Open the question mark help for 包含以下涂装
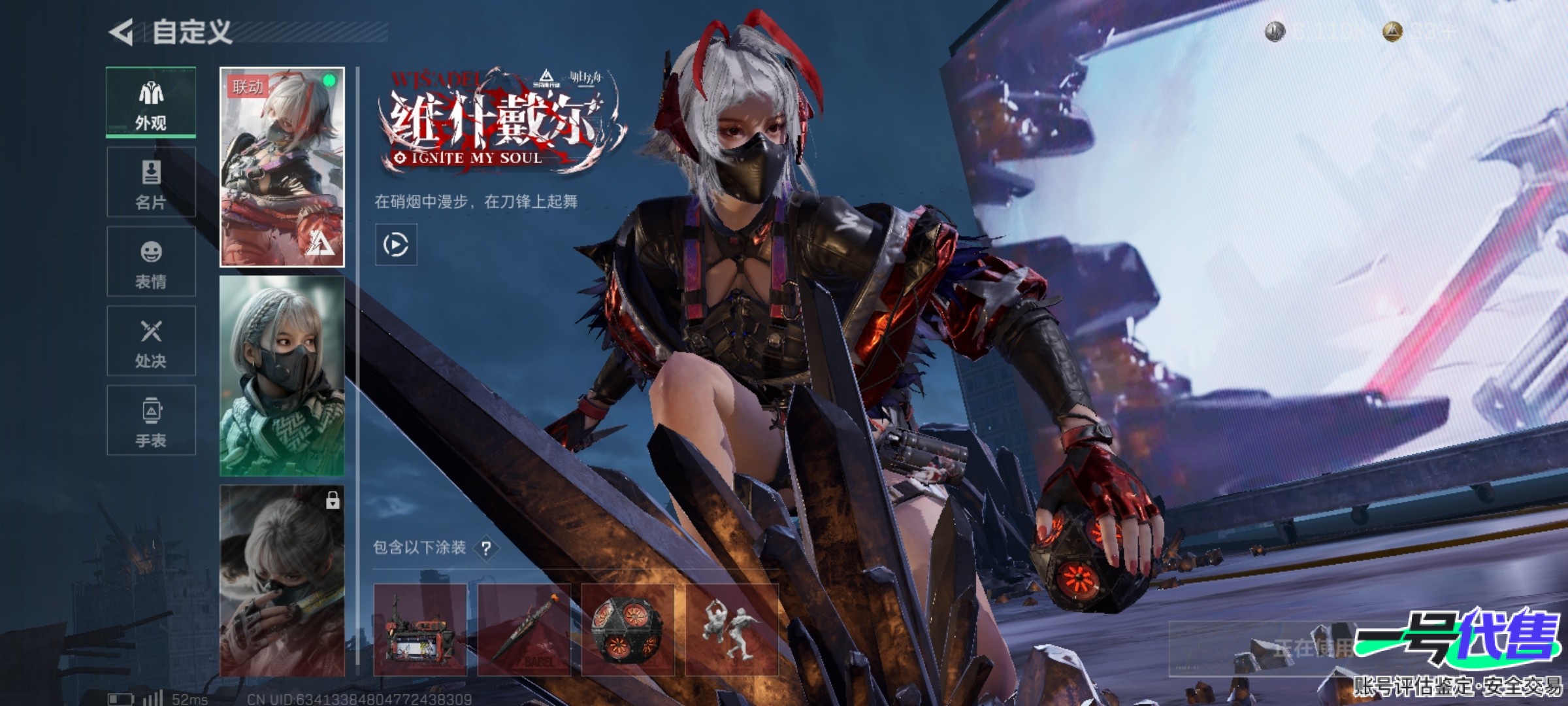 [x=486, y=548]
